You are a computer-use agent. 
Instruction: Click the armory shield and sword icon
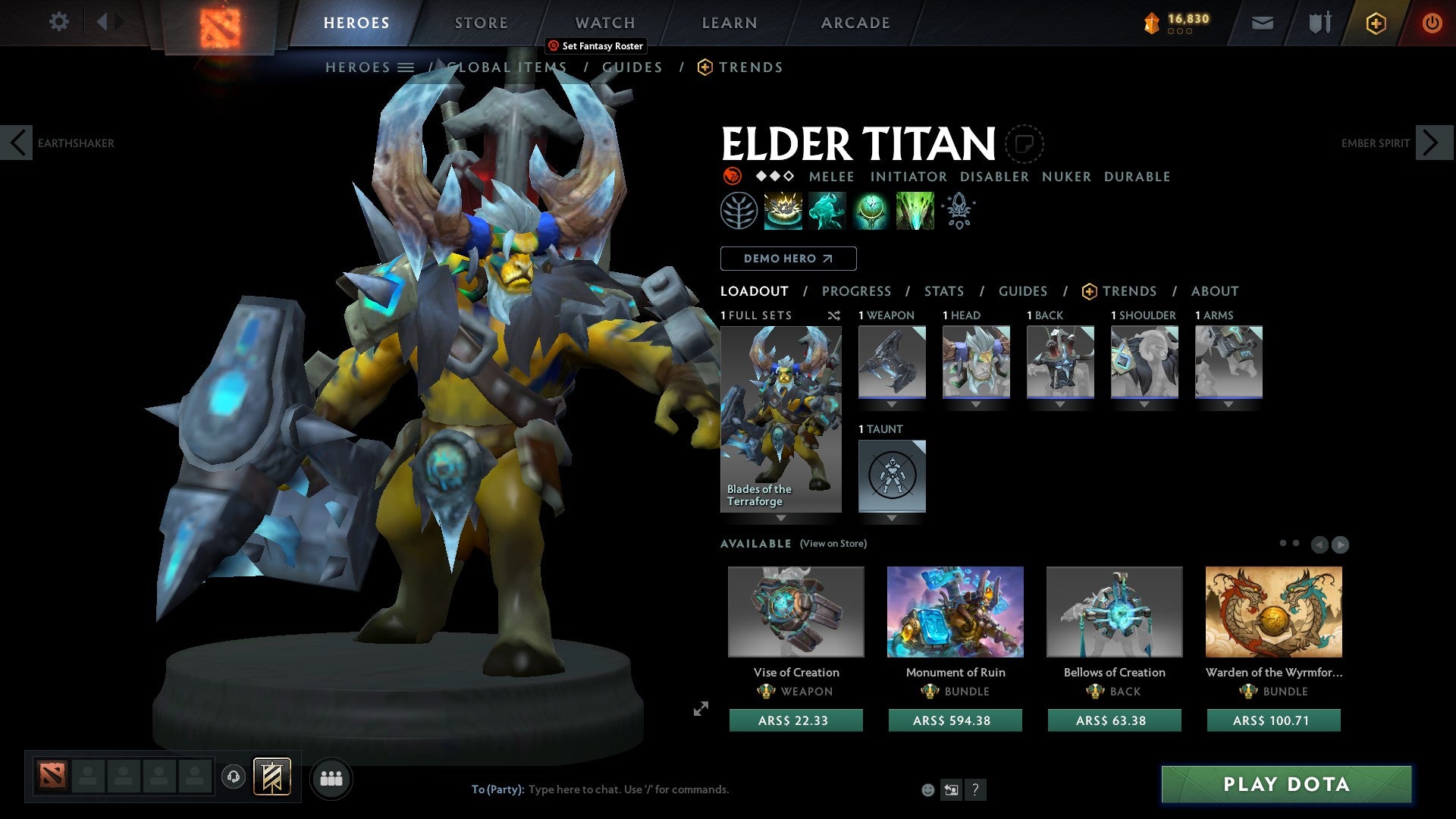[x=1319, y=23]
